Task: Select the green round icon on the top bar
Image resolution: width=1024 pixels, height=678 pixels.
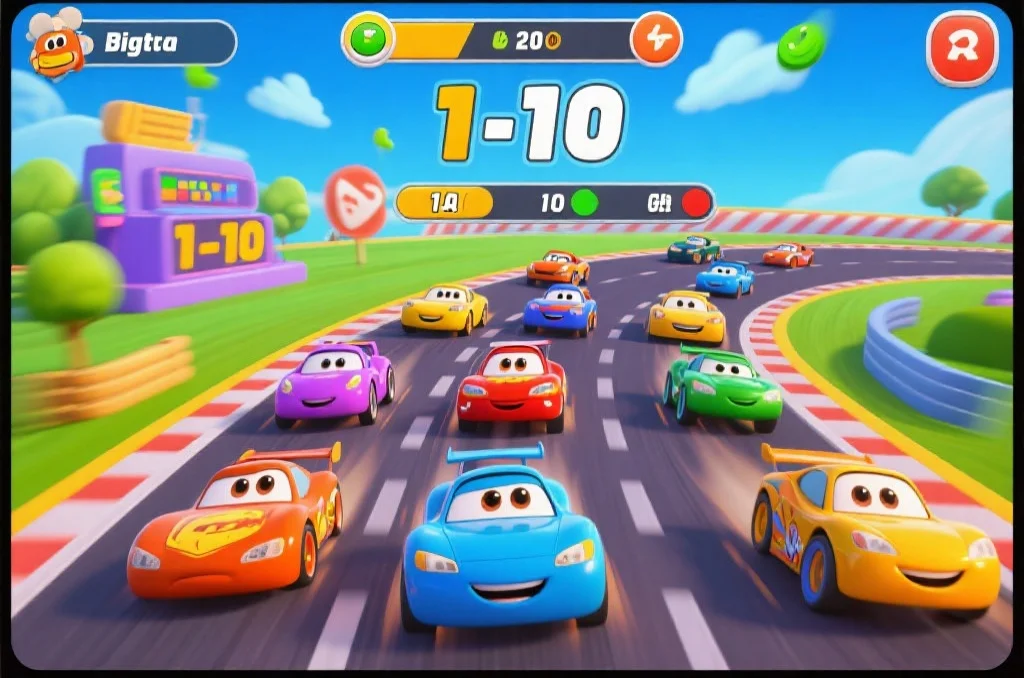Action: click(x=368, y=40)
